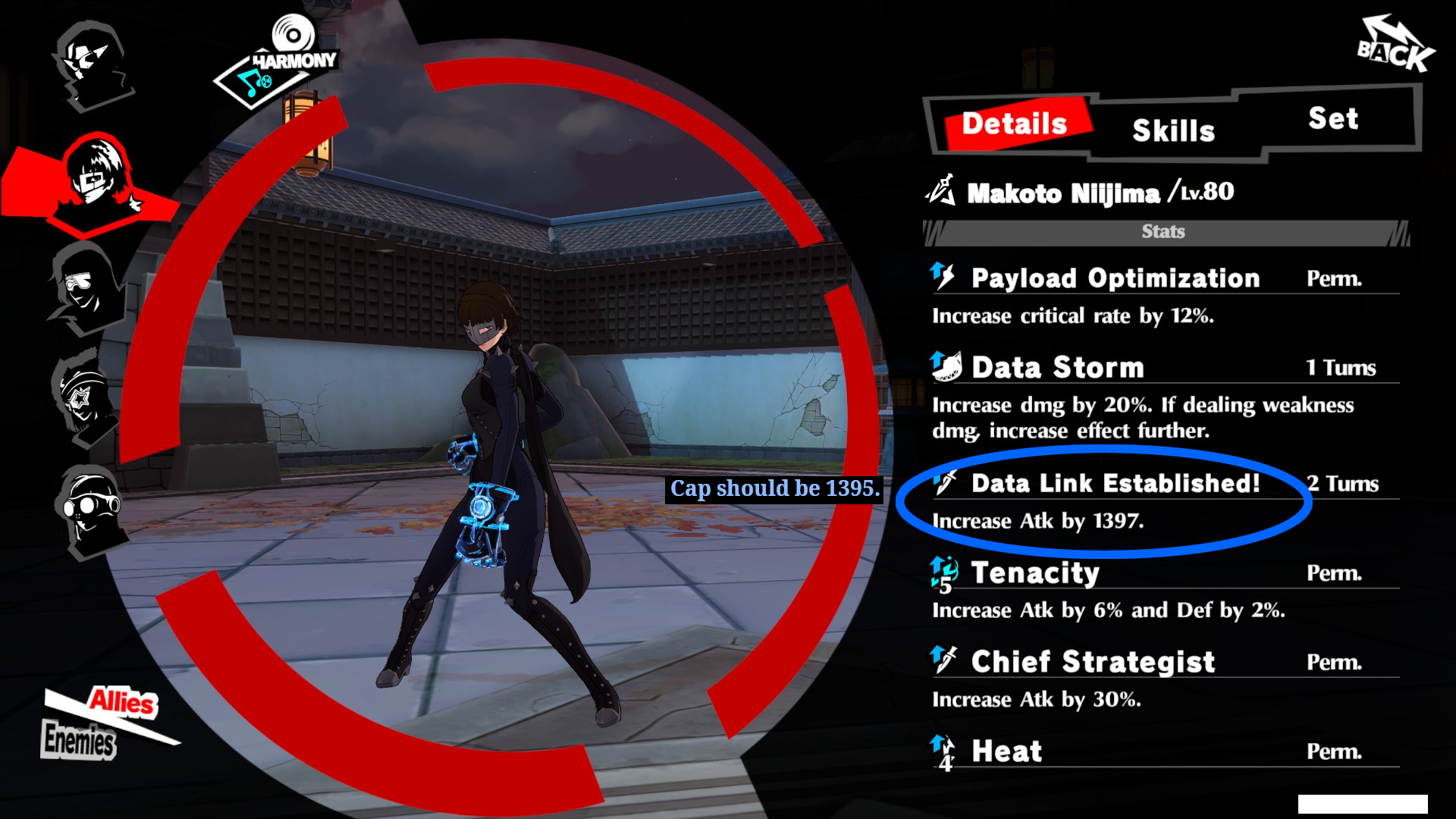Switch to the Enemies list
1456x819 pixels.
tap(79, 739)
